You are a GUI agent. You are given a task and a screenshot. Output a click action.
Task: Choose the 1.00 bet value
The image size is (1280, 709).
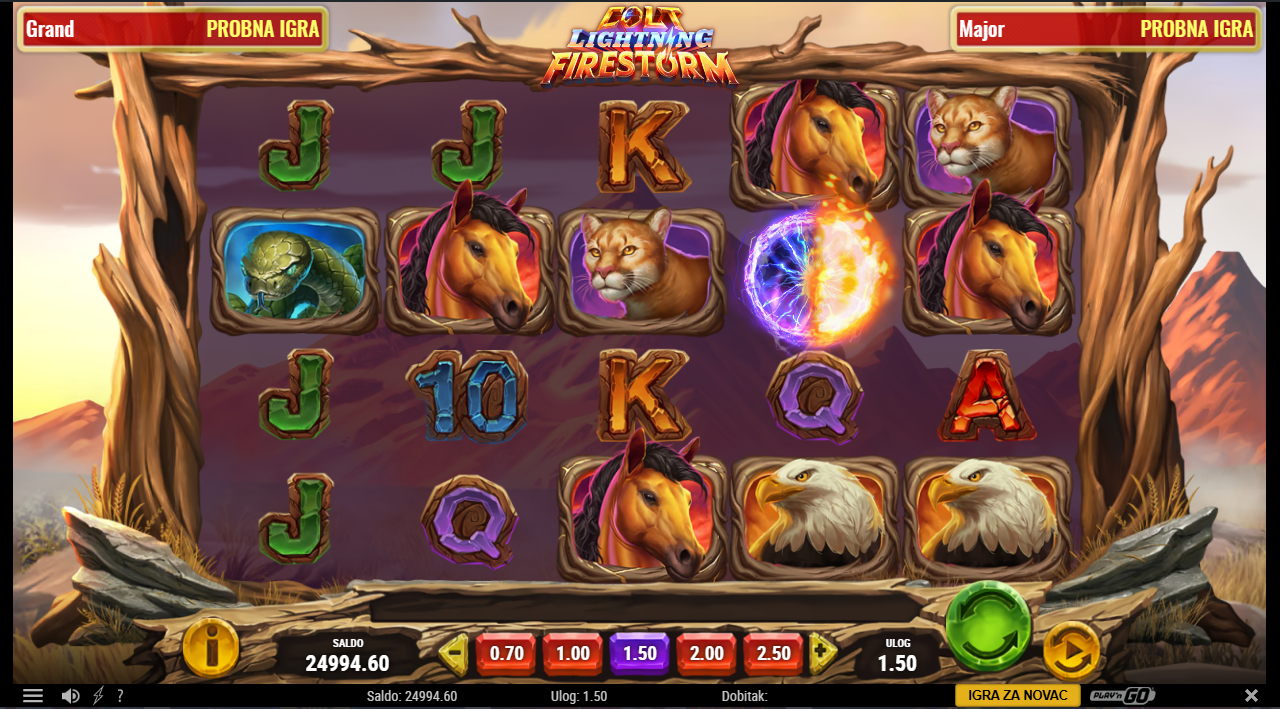tap(573, 654)
